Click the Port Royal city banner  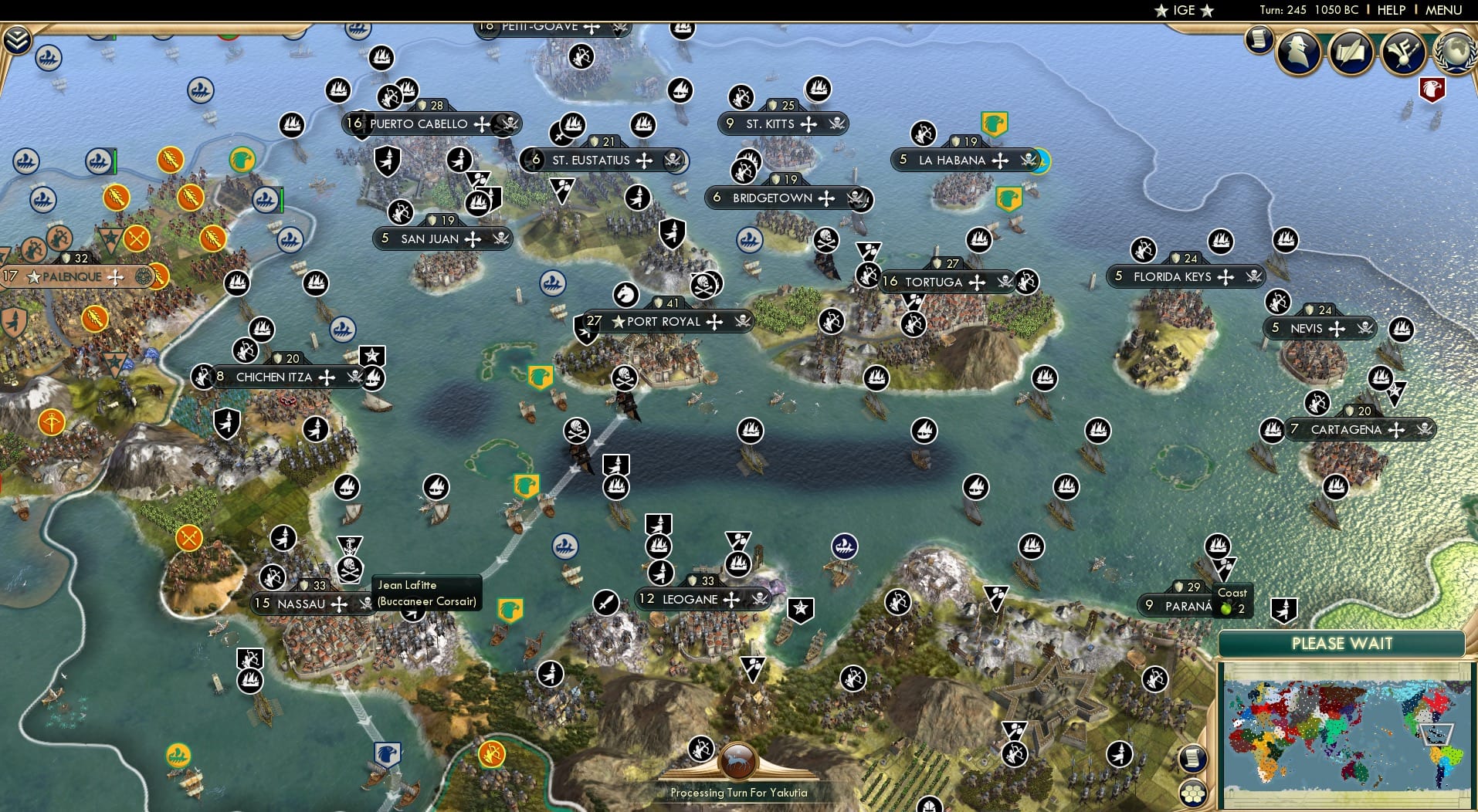pos(663,321)
